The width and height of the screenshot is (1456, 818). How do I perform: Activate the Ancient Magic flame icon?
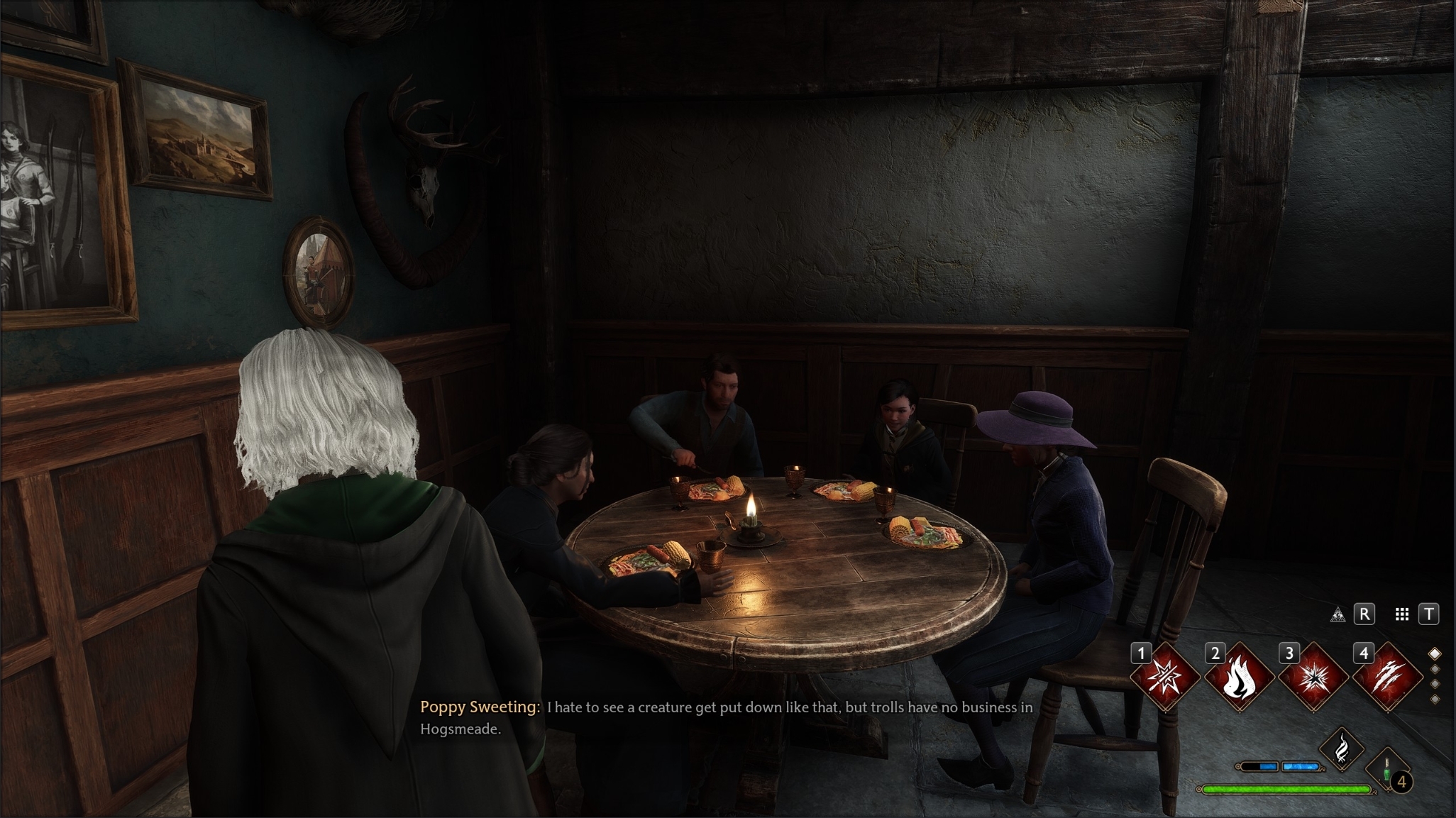coord(1342,748)
